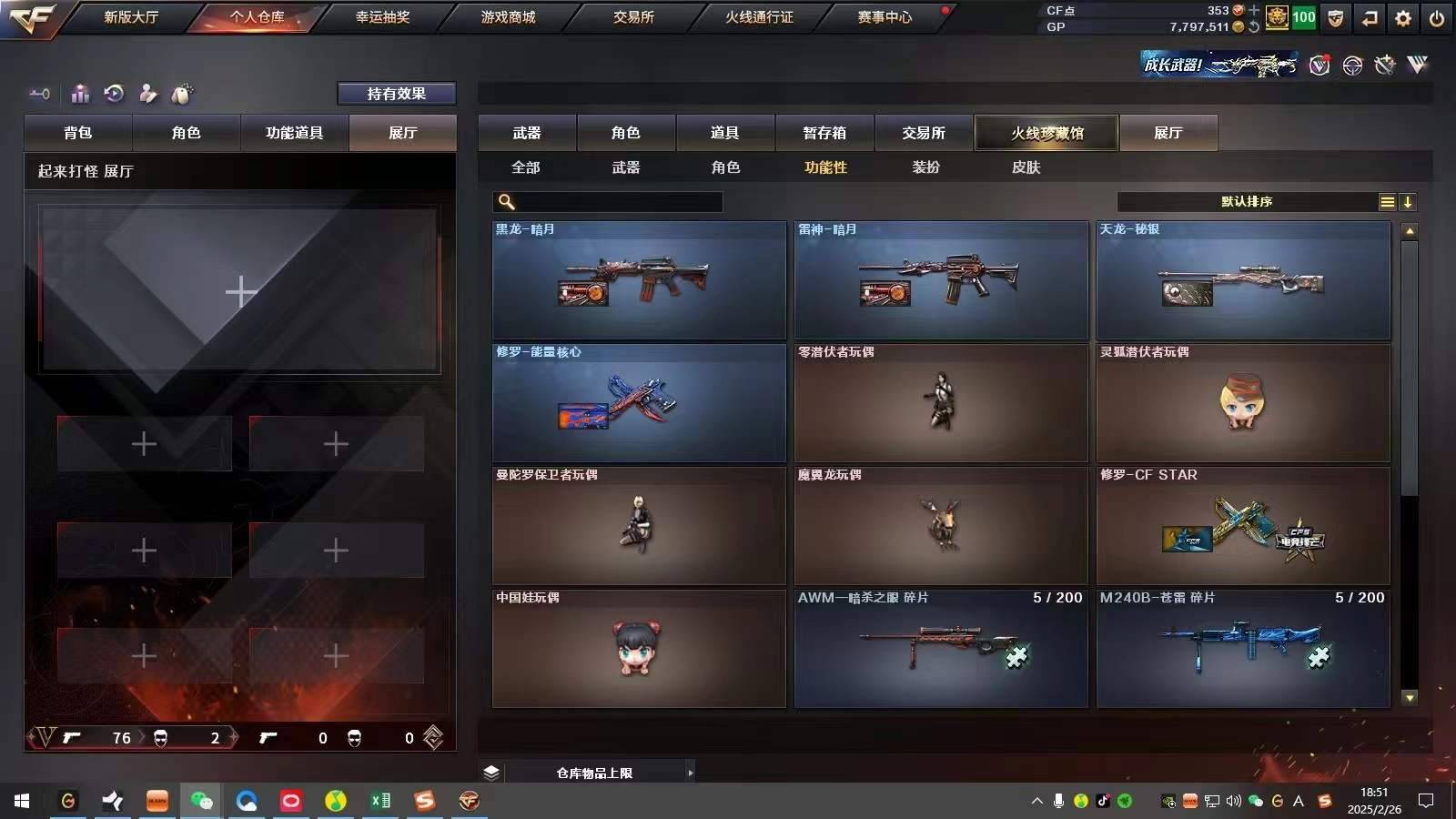Click the key icon above the inventory panel
This screenshot has width=1456, height=819.
click(38, 94)
